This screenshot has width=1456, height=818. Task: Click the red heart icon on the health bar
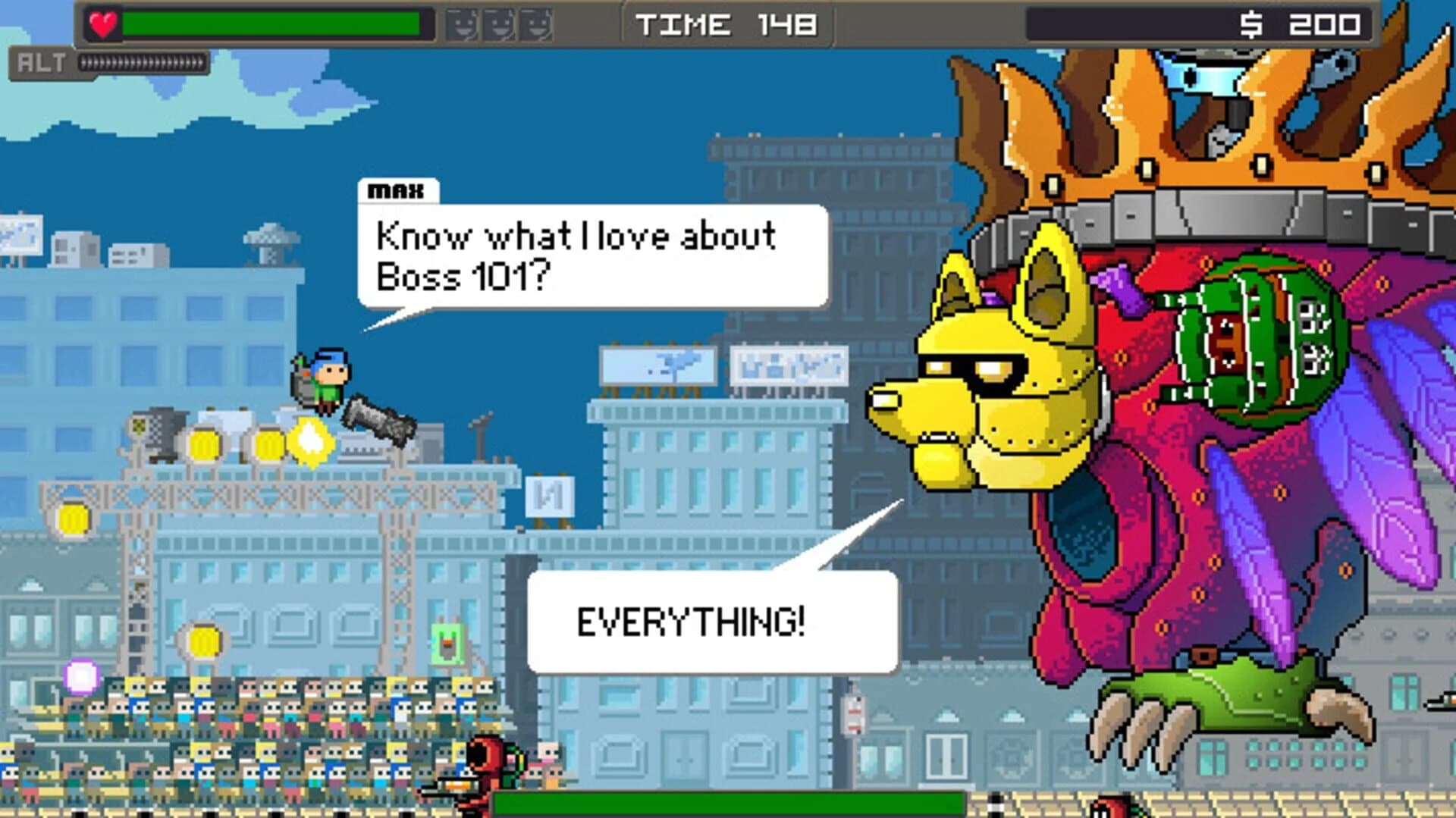101,23
